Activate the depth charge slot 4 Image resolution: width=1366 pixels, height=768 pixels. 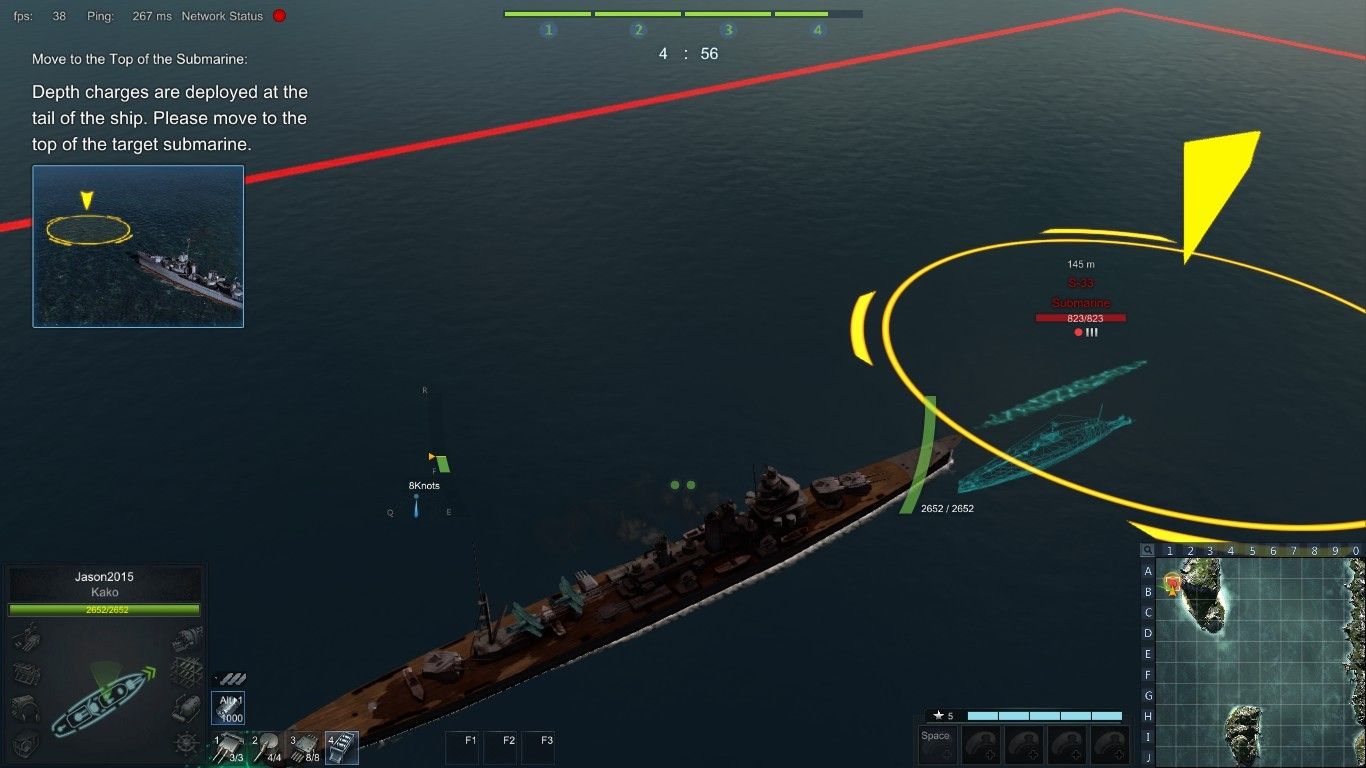342,748
